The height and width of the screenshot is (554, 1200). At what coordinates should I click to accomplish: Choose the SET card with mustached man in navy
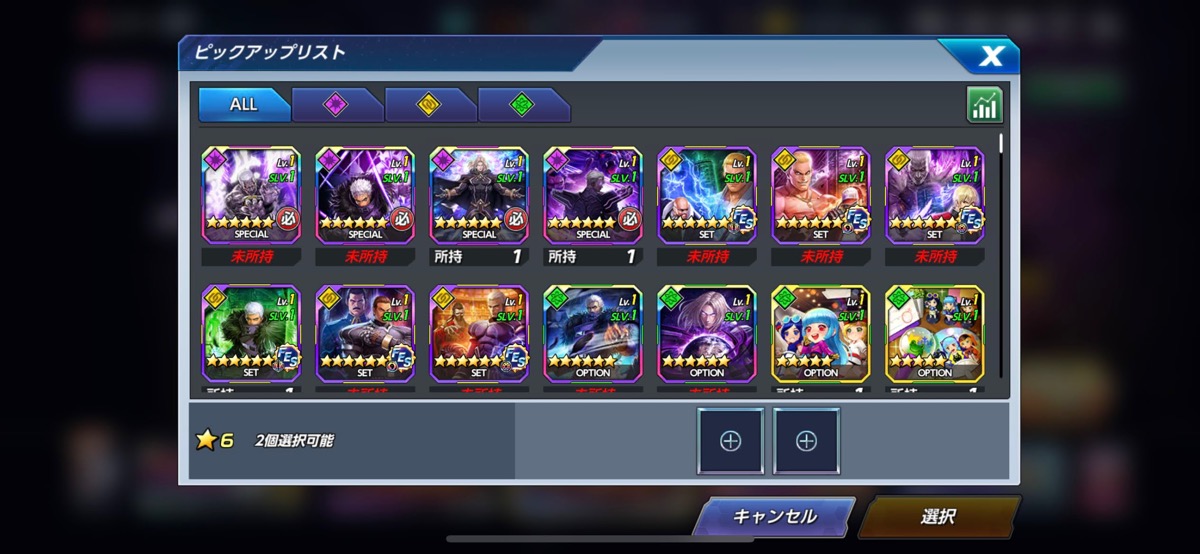point(365,333)
